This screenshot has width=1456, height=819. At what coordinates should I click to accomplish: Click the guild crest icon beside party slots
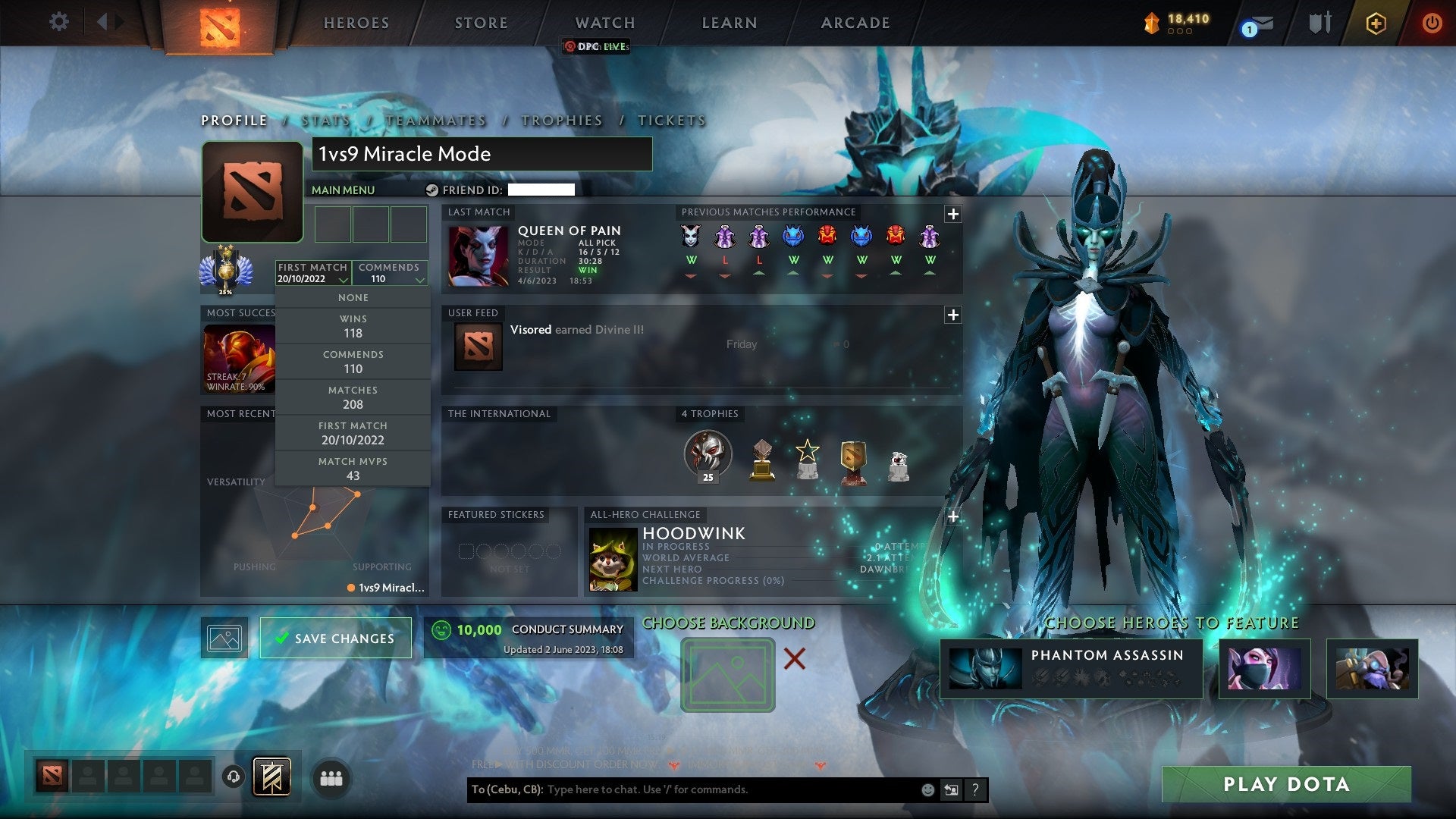(273, 777)
